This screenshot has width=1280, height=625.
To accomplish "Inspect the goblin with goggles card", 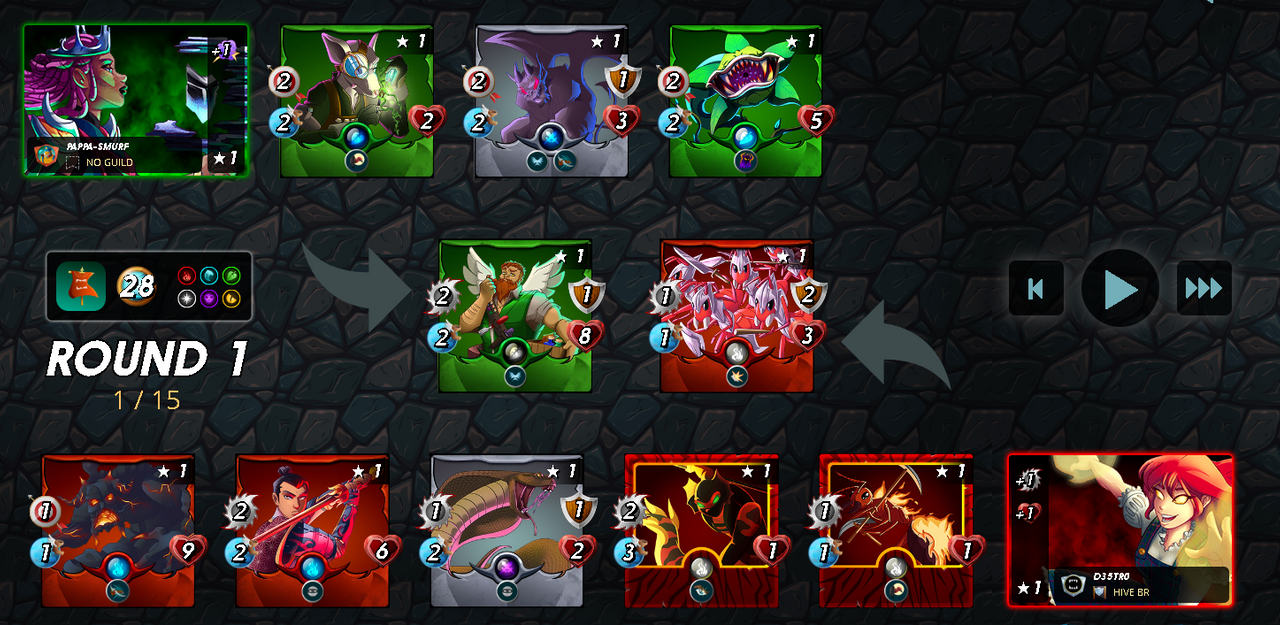I will 357,100.
